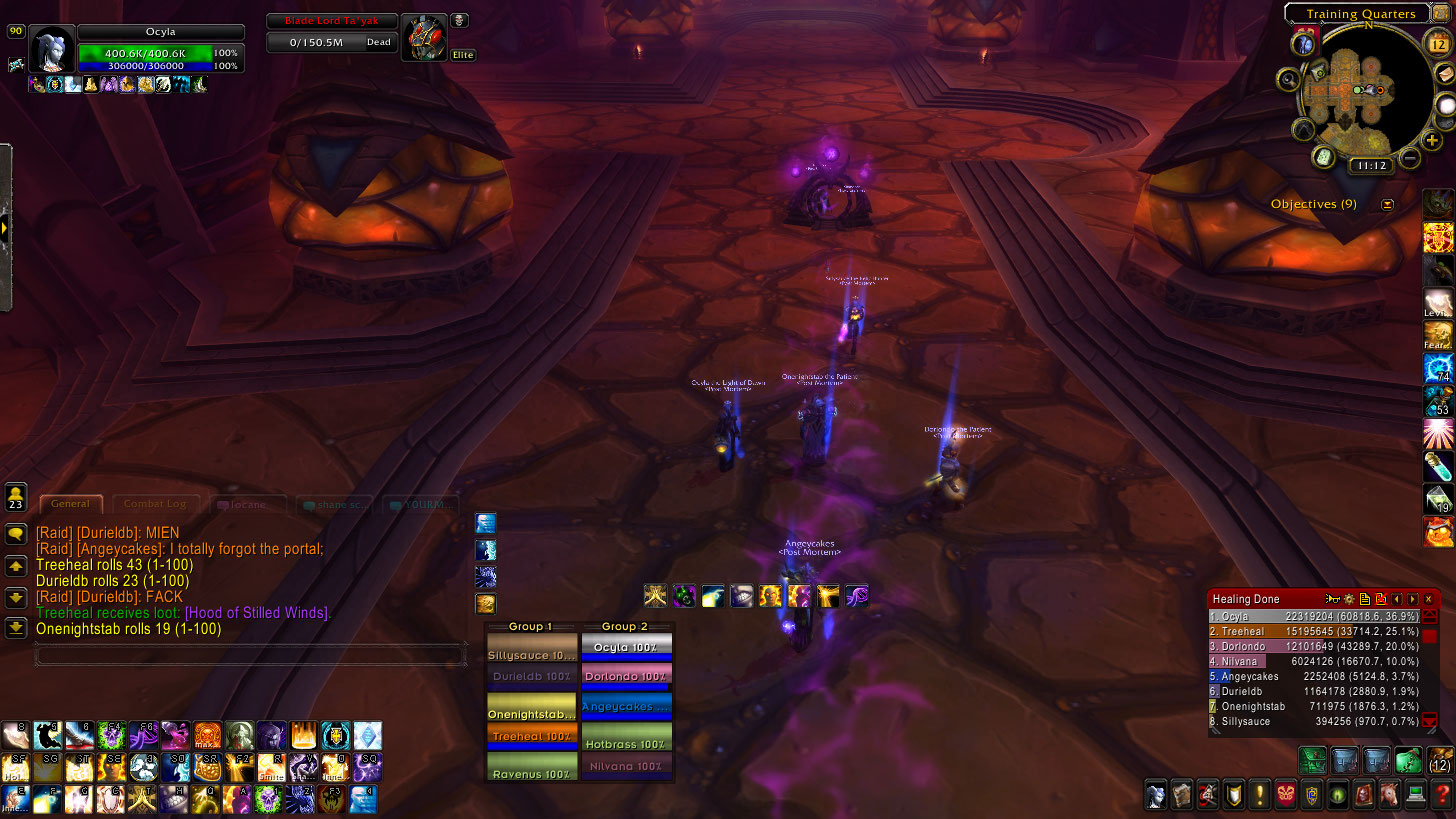The width and height of the screenshot is (1456, 819).
Task: Select Treeheal's orange raid frame
Action: point(531,737)
